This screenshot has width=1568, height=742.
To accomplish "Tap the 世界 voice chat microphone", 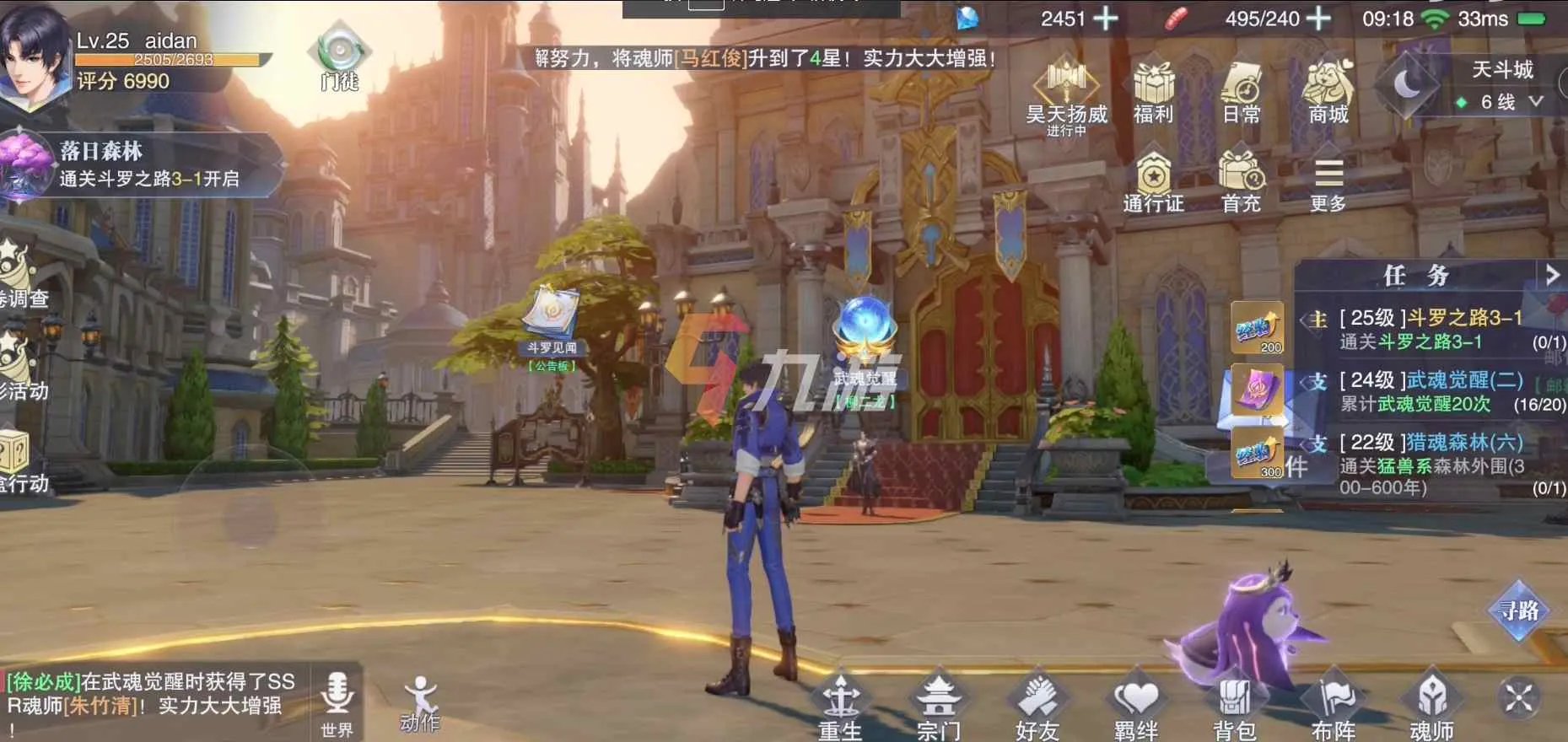I will coord(337,702).
